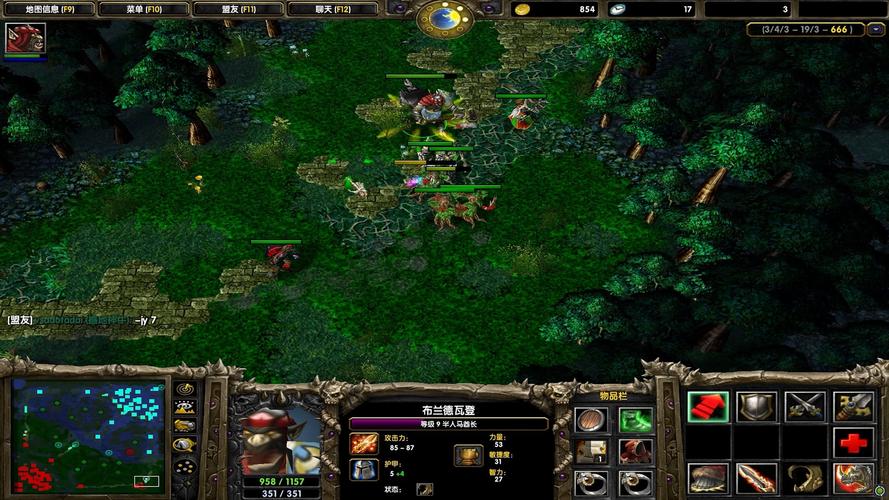Select the red hood inventory item

click(x=634, y=451)
